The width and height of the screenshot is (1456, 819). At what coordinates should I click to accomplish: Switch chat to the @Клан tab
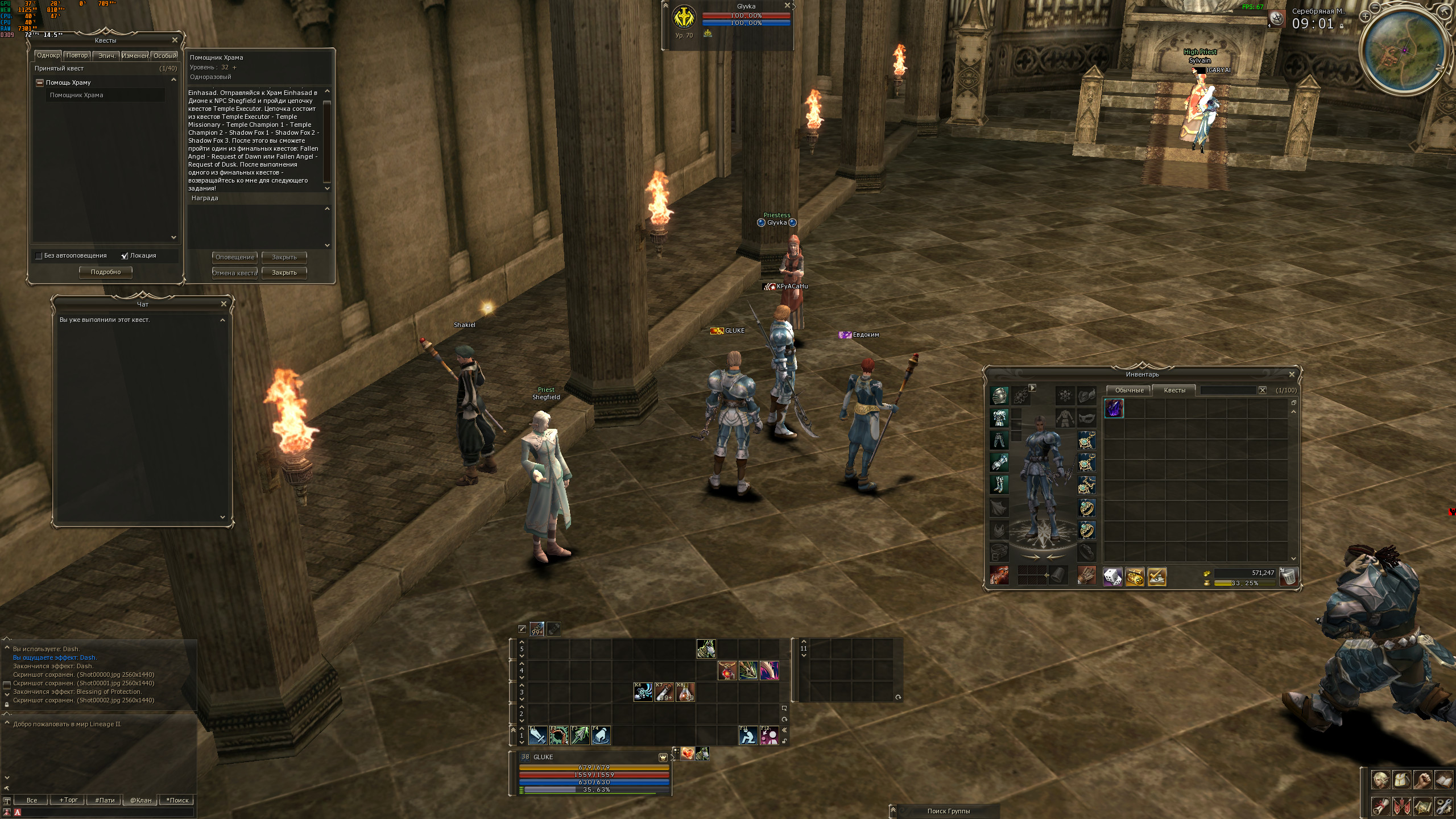pyautogui.click(x=141, y=800)
